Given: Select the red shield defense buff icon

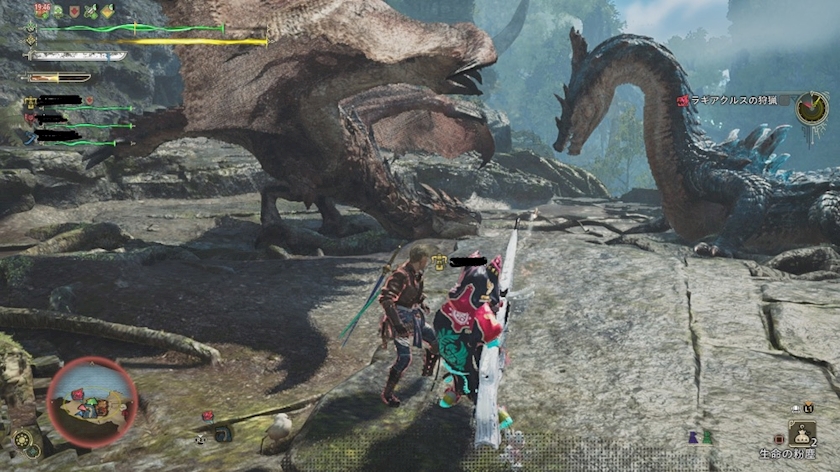Looking at the screenshot, I should 74,11.
